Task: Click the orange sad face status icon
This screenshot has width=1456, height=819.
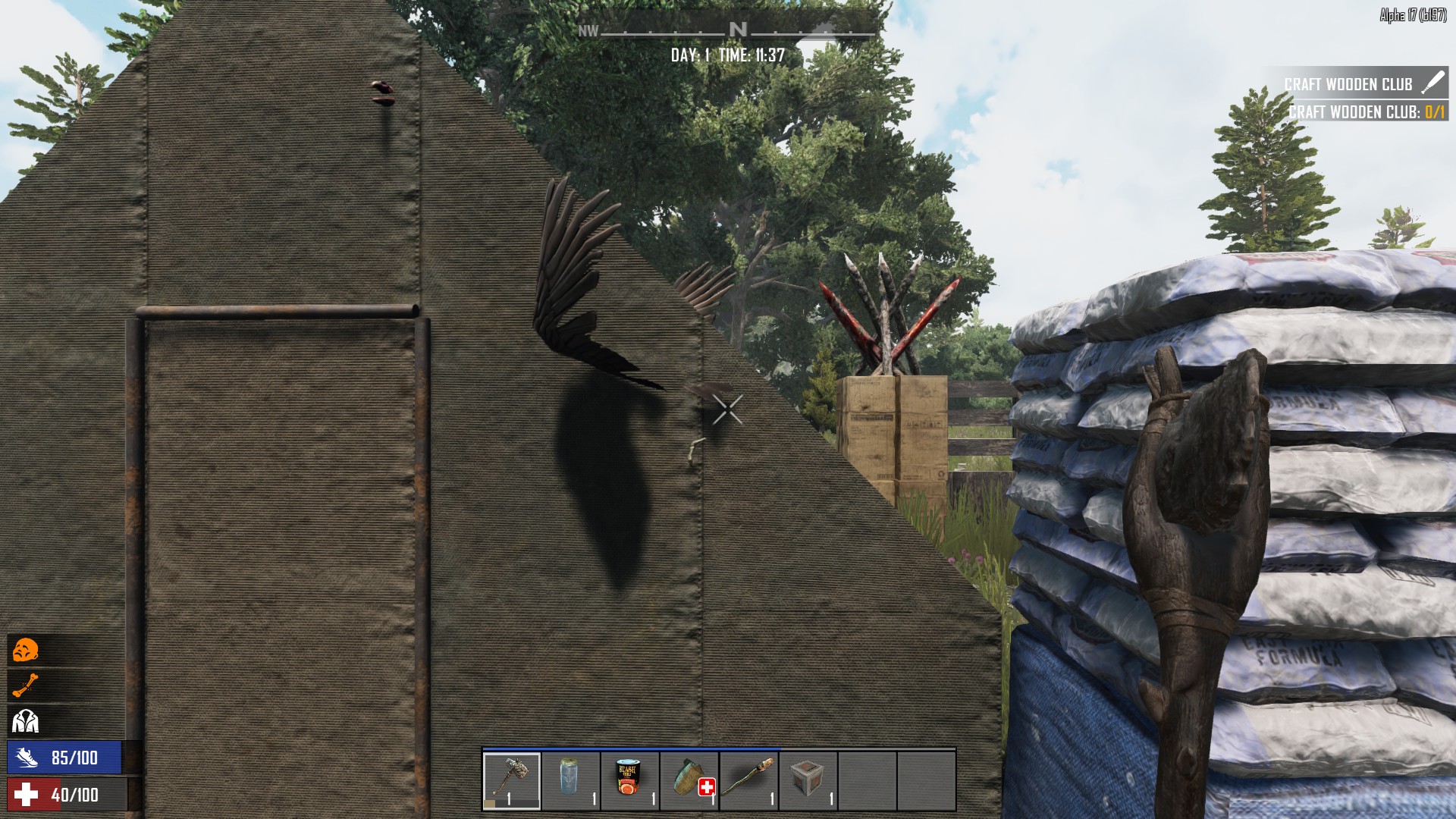Action: pyautogui.click(x=25, y=651)
